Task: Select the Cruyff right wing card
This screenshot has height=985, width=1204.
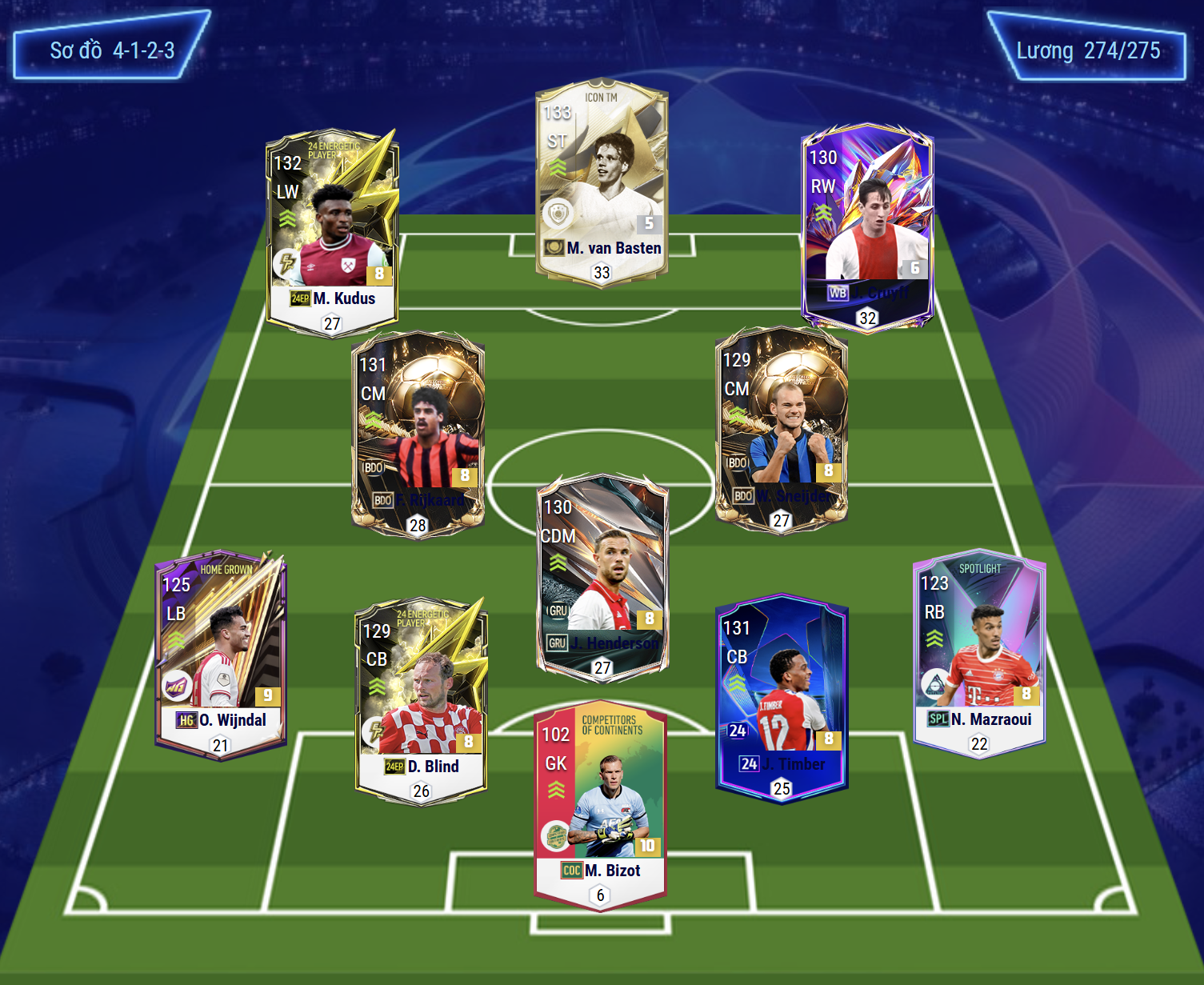Action: 867,226
